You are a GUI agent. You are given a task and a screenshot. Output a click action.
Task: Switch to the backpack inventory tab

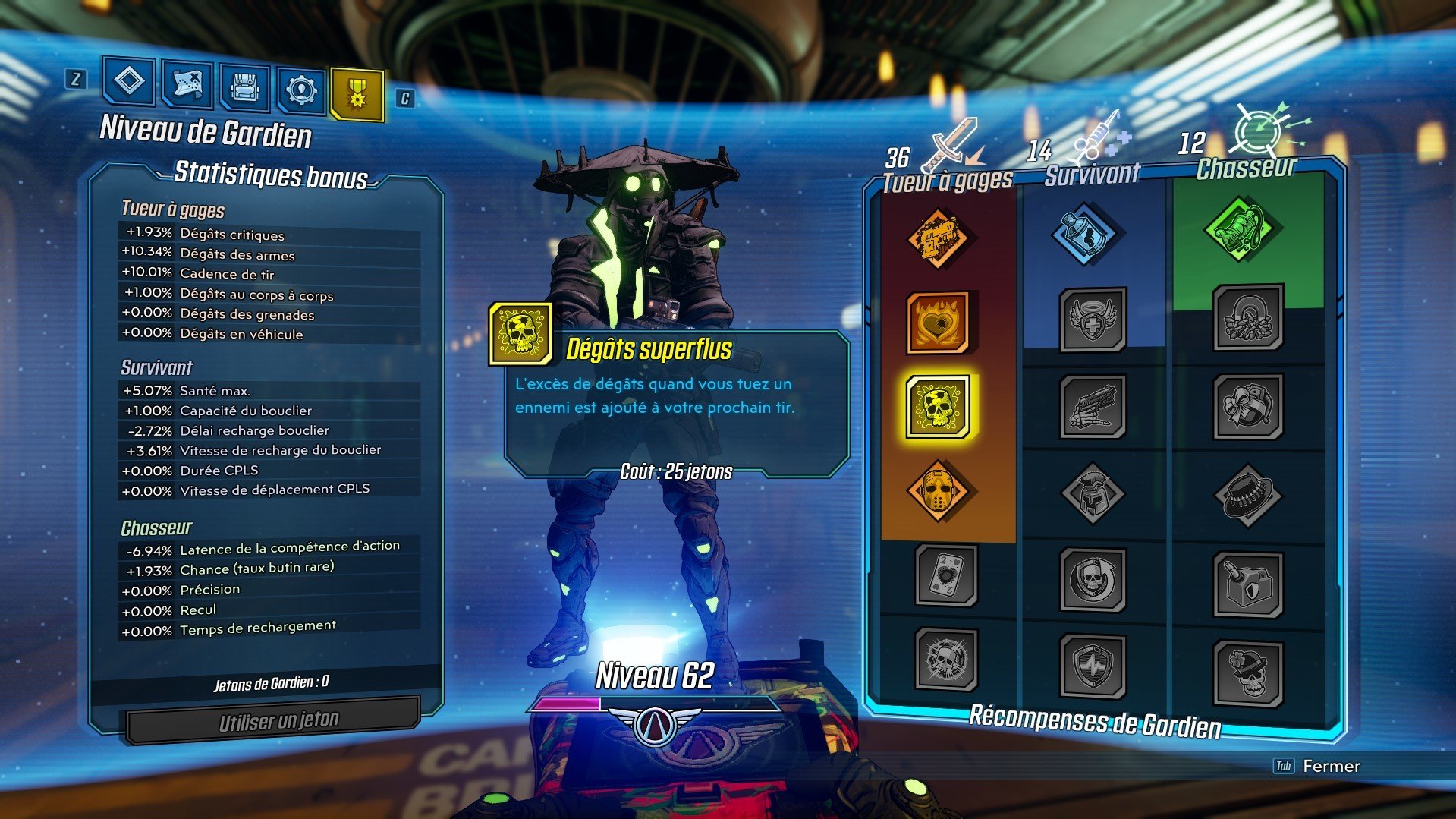pos(244,87)
